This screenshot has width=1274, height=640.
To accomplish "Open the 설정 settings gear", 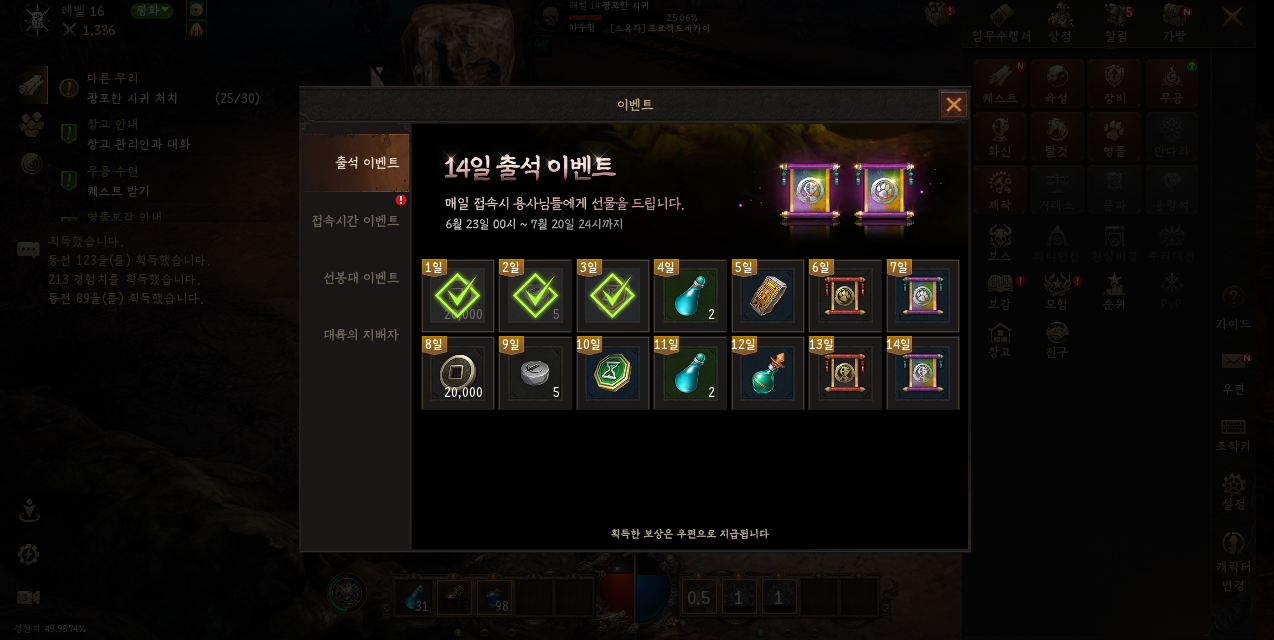I will pyautogui.click(x=1234, y=492).
